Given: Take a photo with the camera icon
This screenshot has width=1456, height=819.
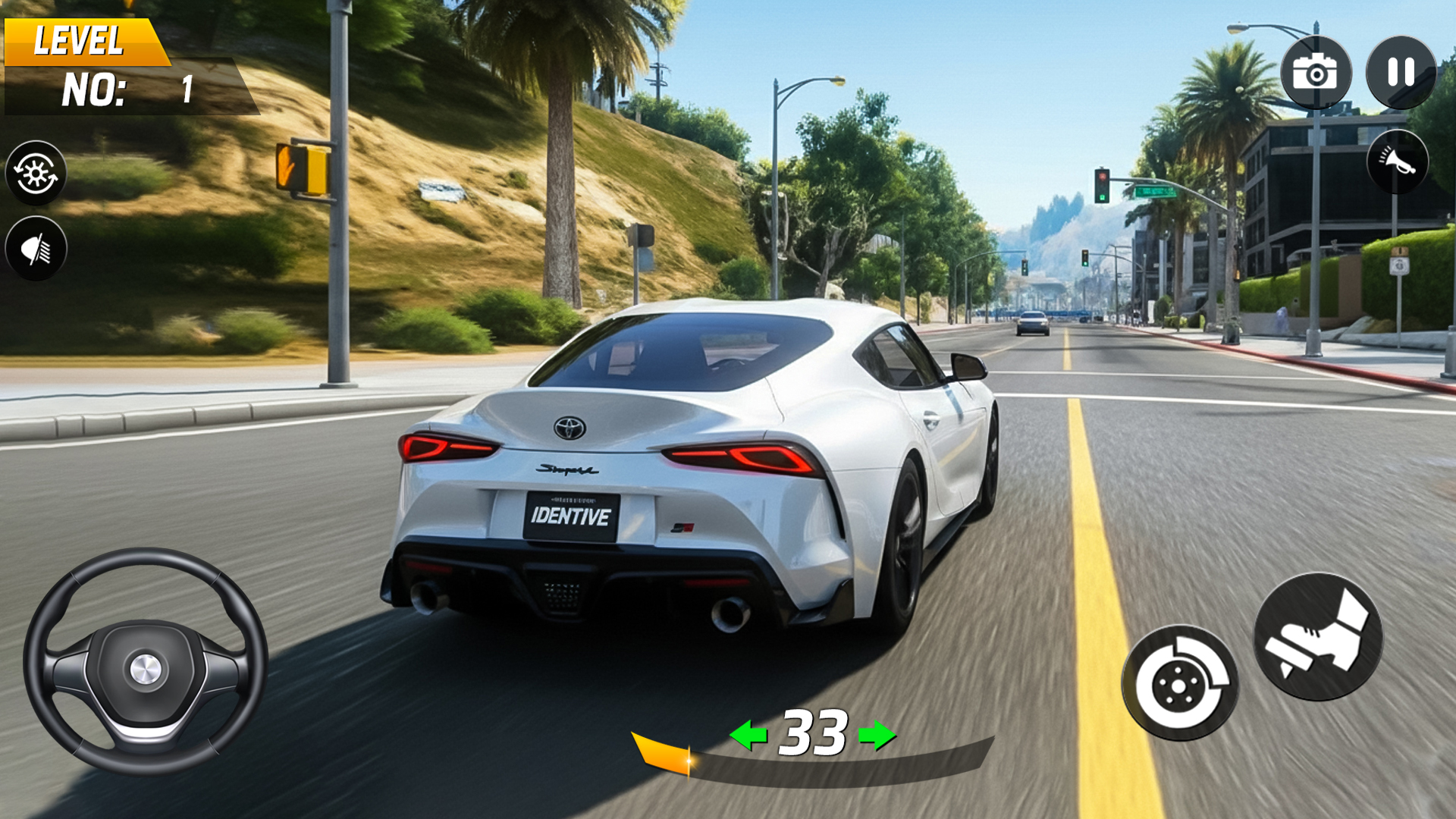Looking at the screenshot, I should pyautogui.click(x=1316, y=74).
